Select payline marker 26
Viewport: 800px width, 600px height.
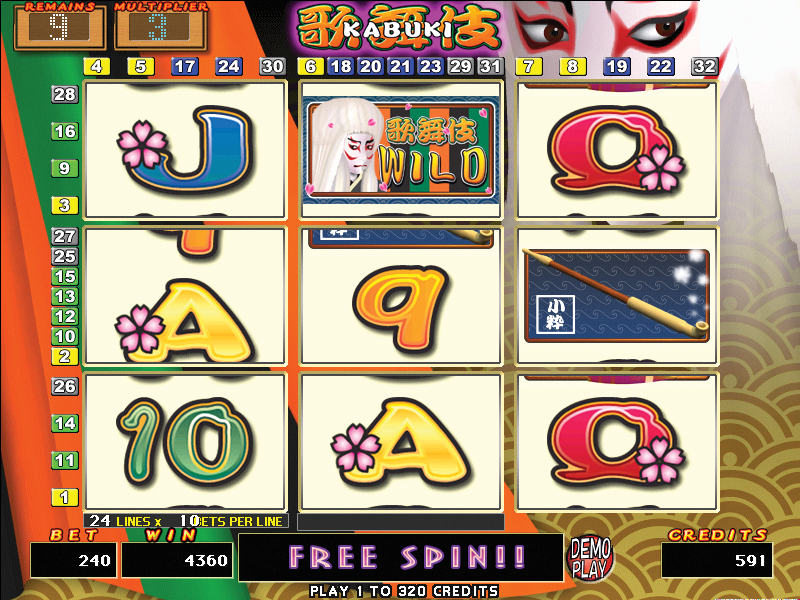click(x=65, y=386)
